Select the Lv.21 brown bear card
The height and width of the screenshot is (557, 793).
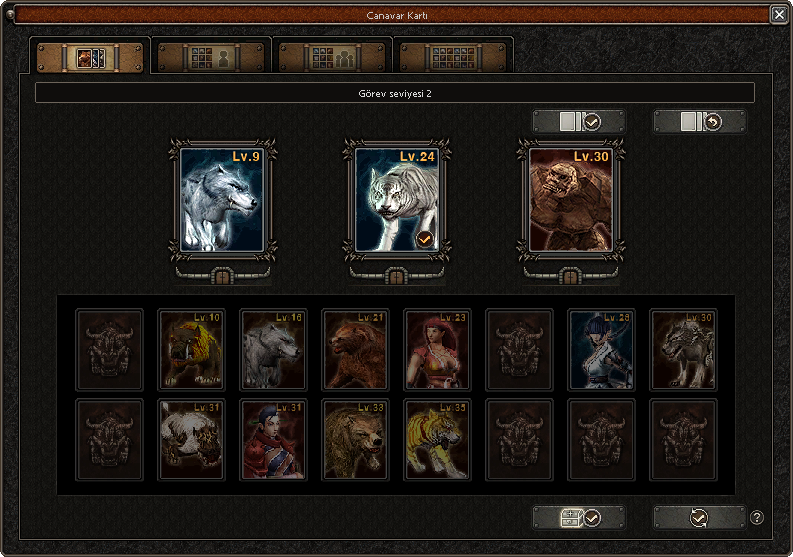tap(356, 348)
